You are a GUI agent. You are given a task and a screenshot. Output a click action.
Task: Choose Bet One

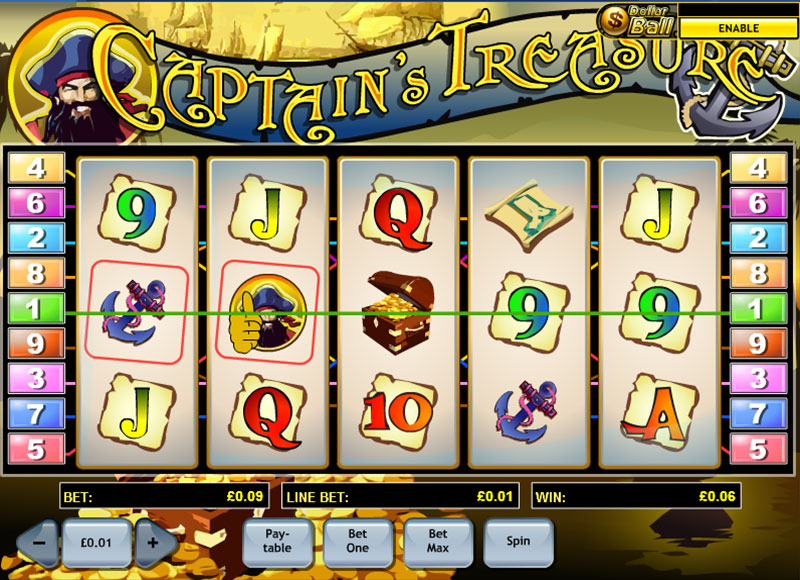(x=357, y=541)
